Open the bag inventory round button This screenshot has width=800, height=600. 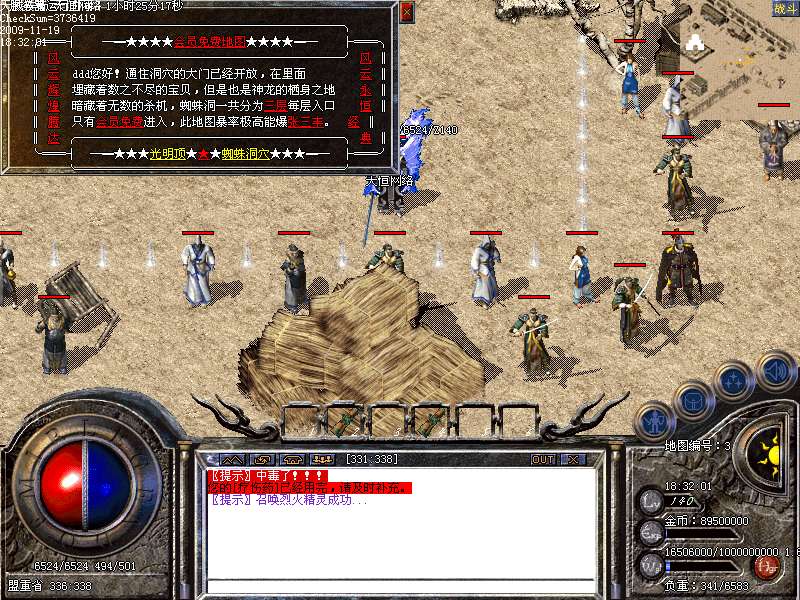point(692,400)
